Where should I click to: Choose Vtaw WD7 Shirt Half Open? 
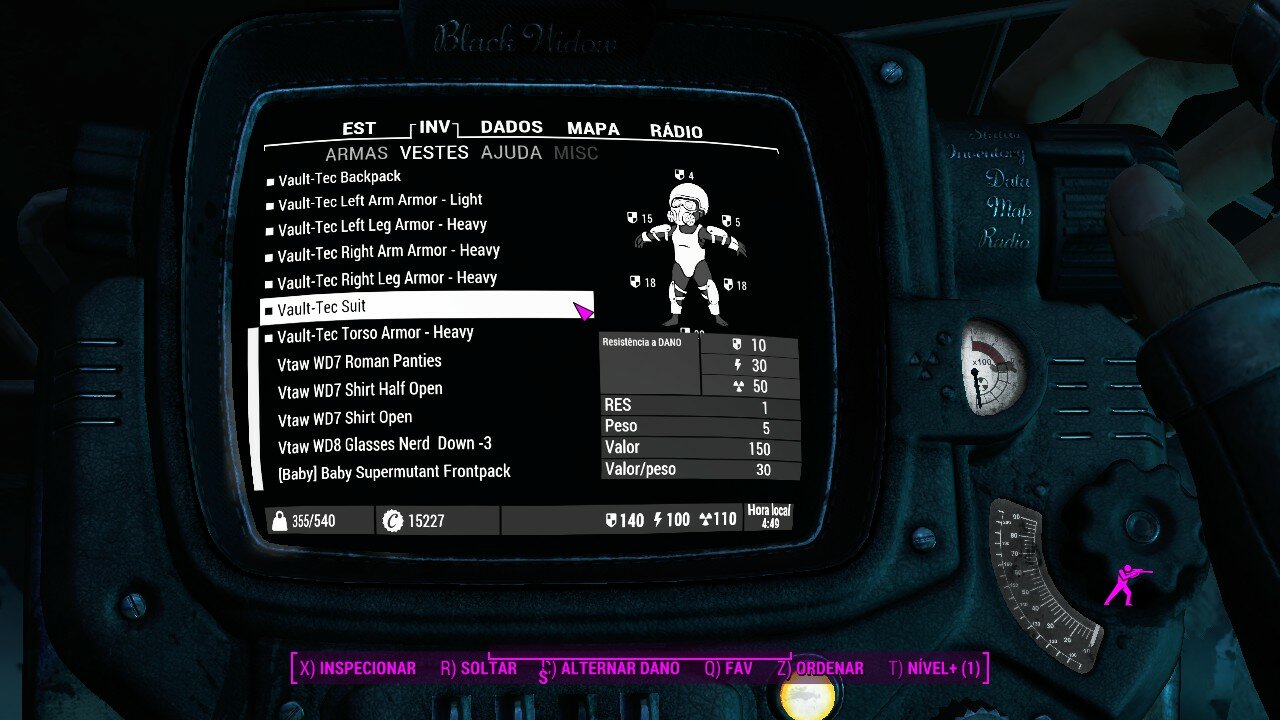[360, 390]
